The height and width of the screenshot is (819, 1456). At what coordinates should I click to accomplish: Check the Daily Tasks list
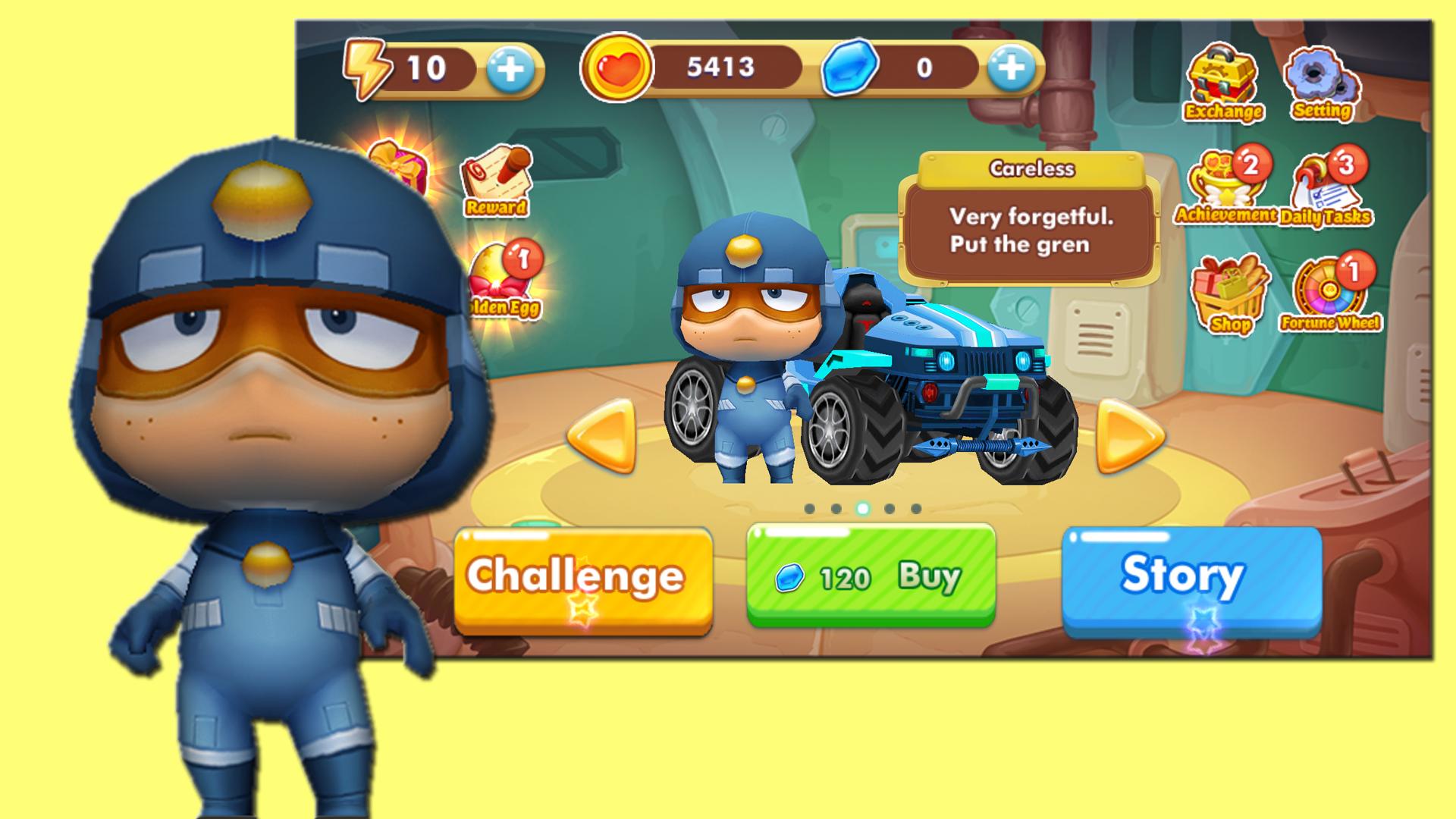(x=1327, y=190)
